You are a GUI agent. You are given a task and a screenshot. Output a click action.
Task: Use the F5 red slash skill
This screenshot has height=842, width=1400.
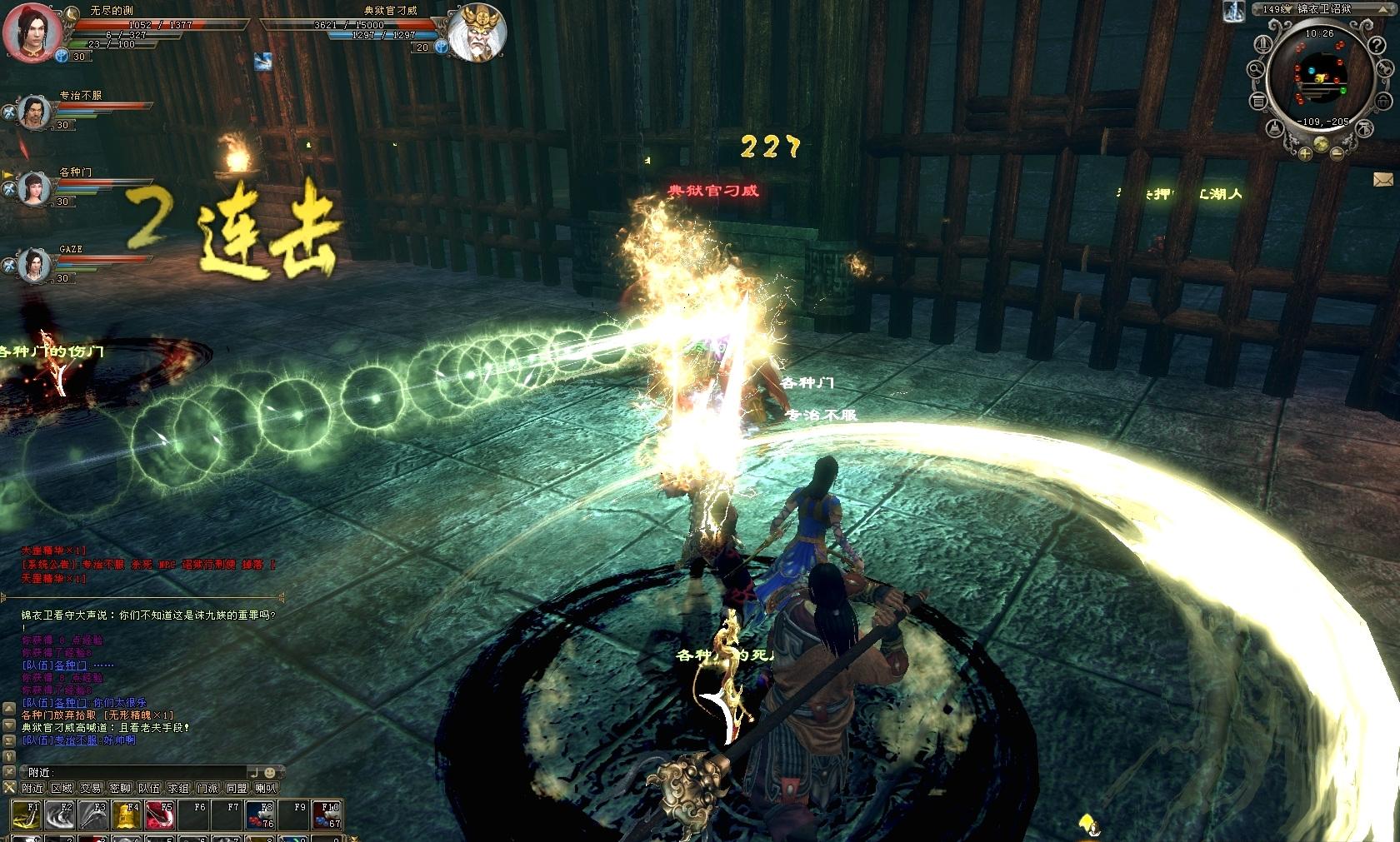click(x=159, y=815)
